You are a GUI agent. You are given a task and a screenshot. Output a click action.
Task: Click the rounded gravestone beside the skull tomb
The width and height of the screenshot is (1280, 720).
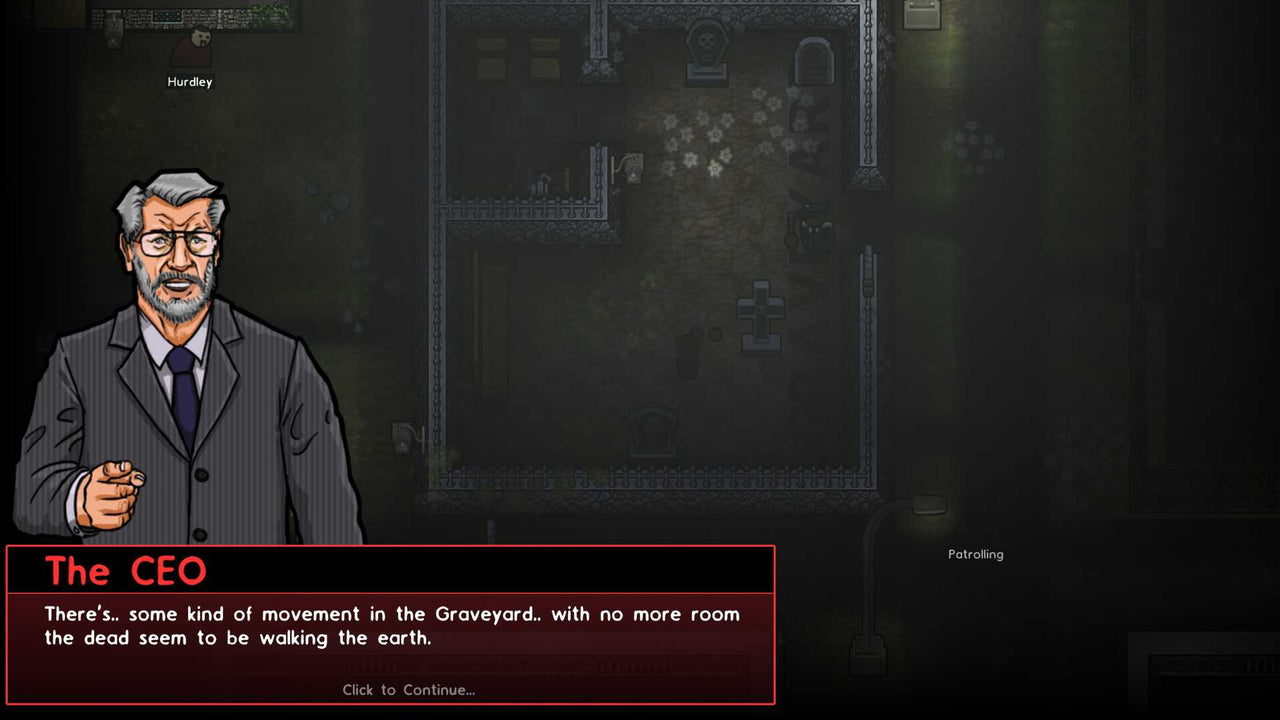pyautogui.click(x=812, y=62)
